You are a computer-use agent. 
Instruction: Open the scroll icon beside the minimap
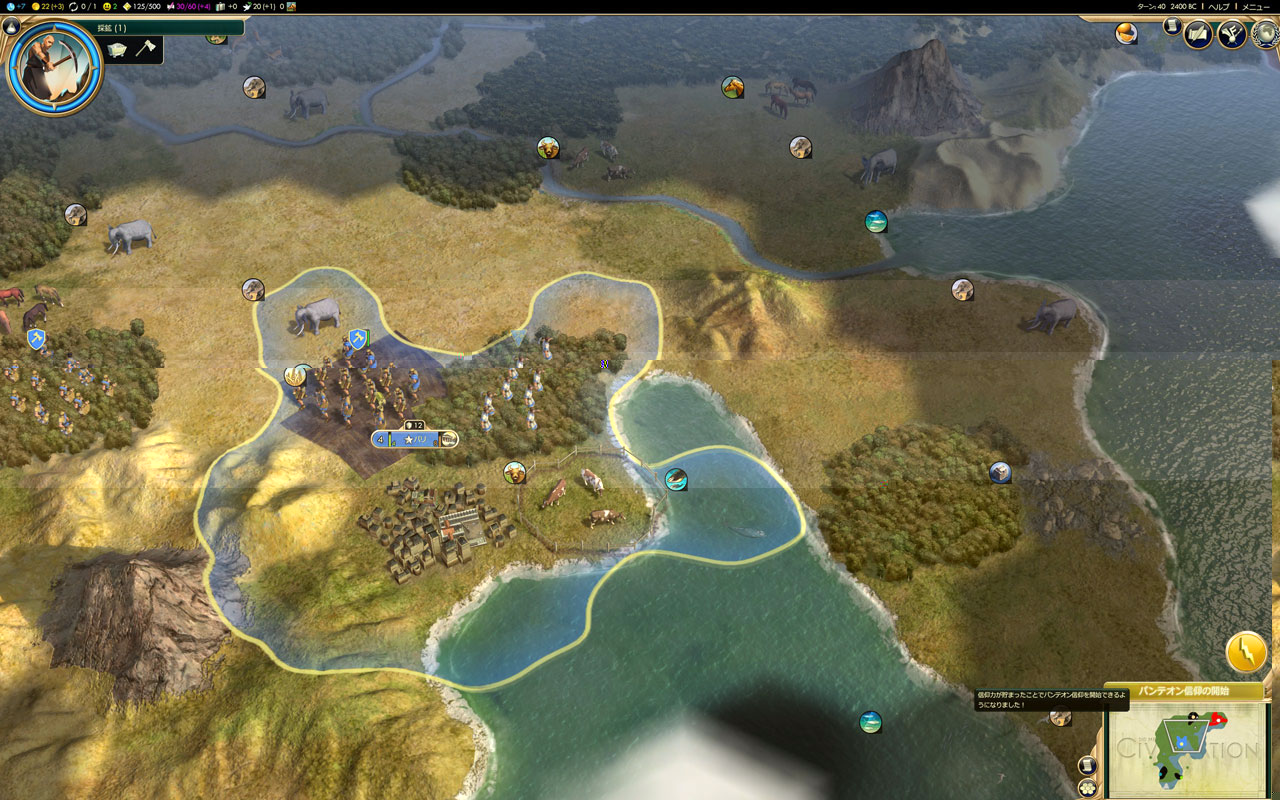(x=1088, y=765)
